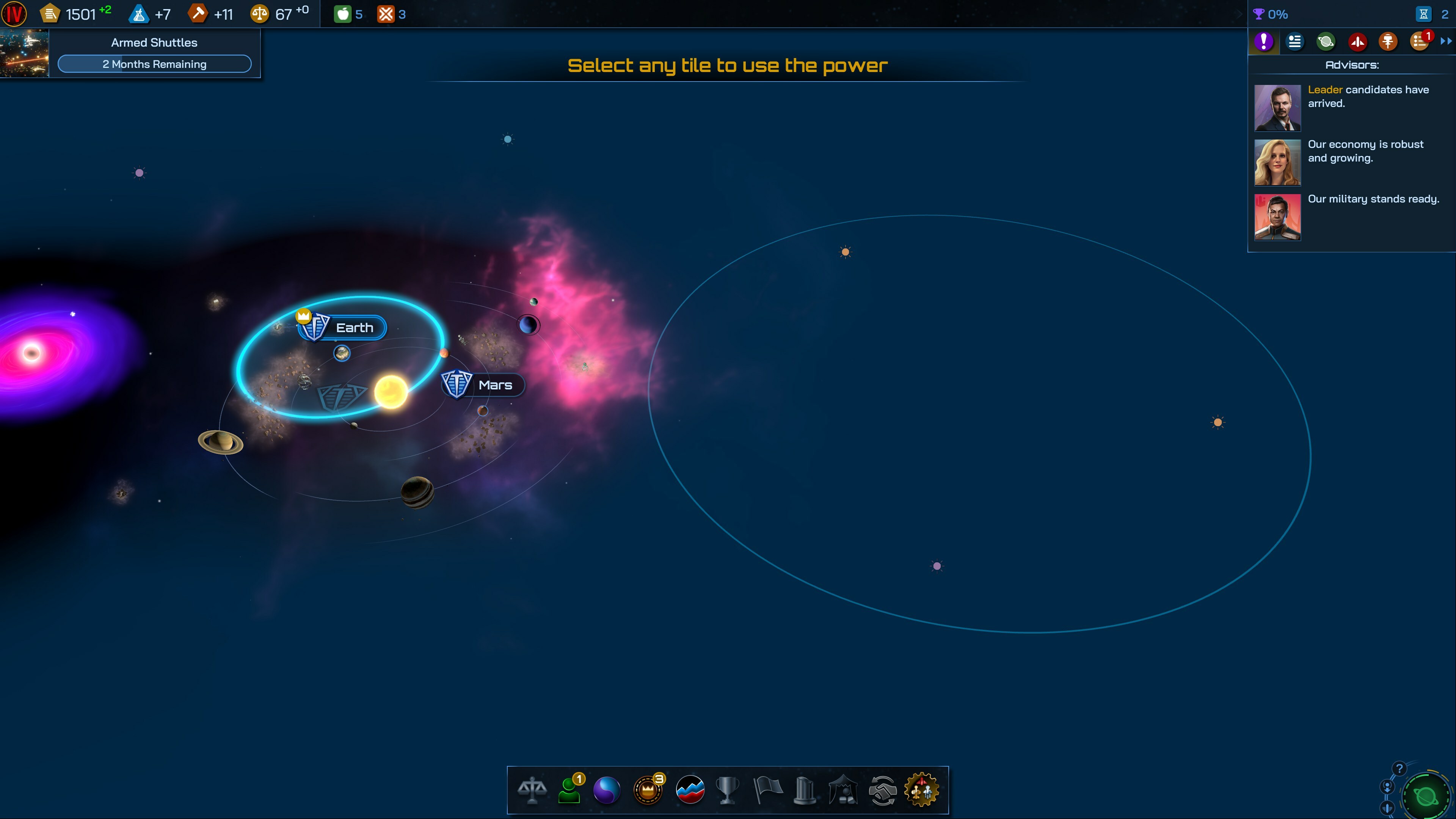Image resolution: width=1456 pixels, height=819 pixels.
Task: Switch to the blue list tab
Action: [1294, 41]
